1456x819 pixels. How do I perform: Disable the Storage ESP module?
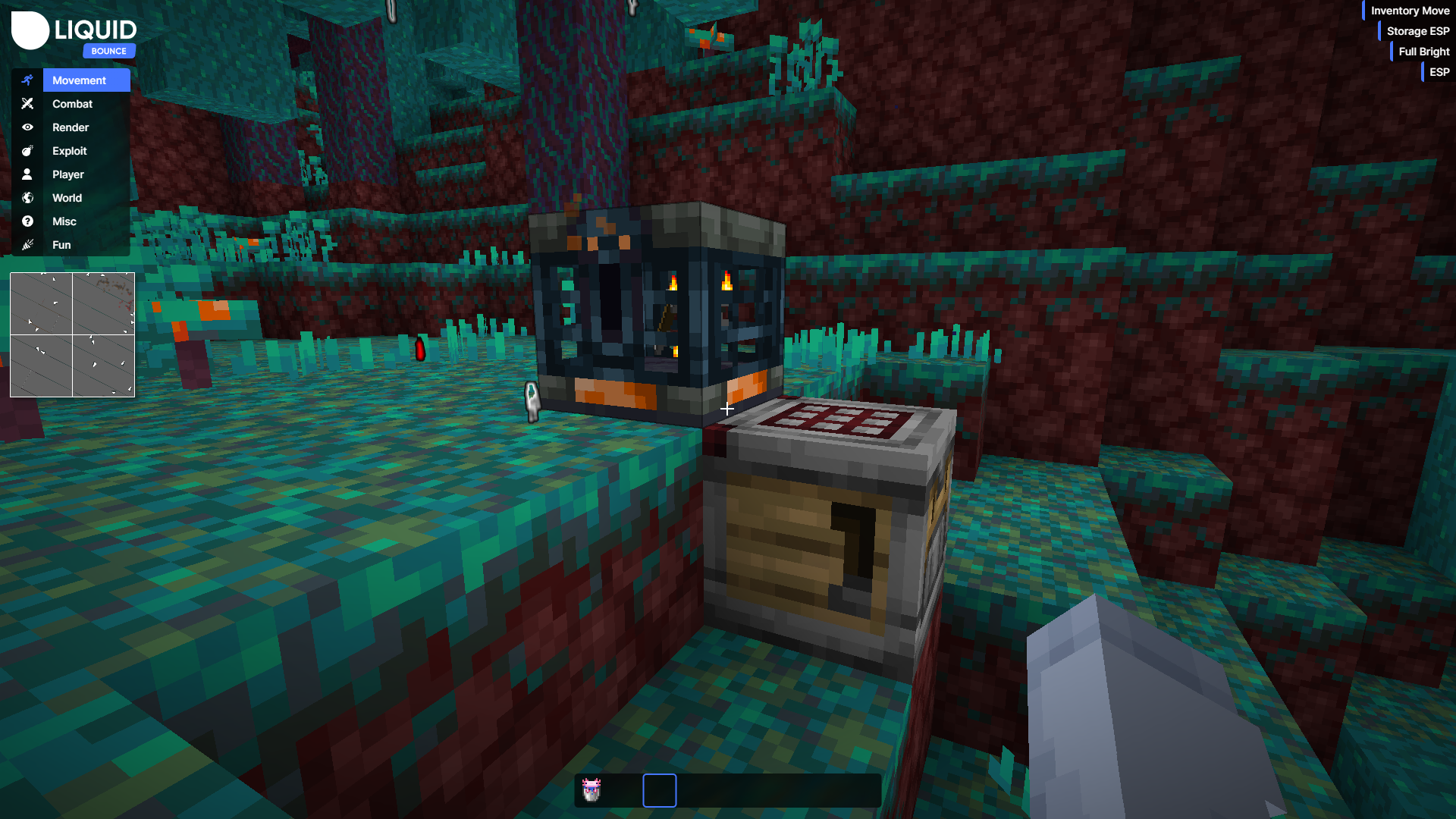click(x=1417, y=31)
